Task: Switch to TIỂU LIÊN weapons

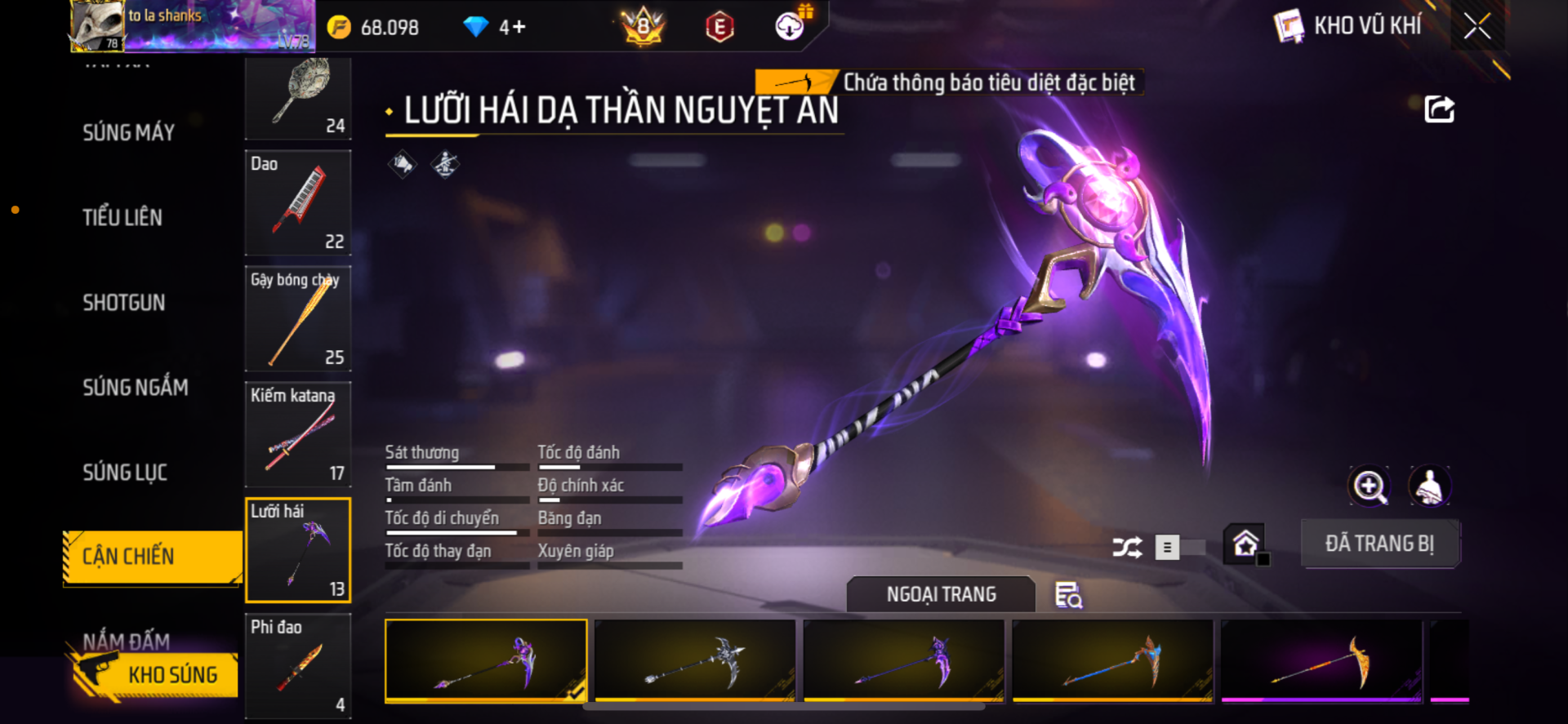Action: [x=122, y=217]
